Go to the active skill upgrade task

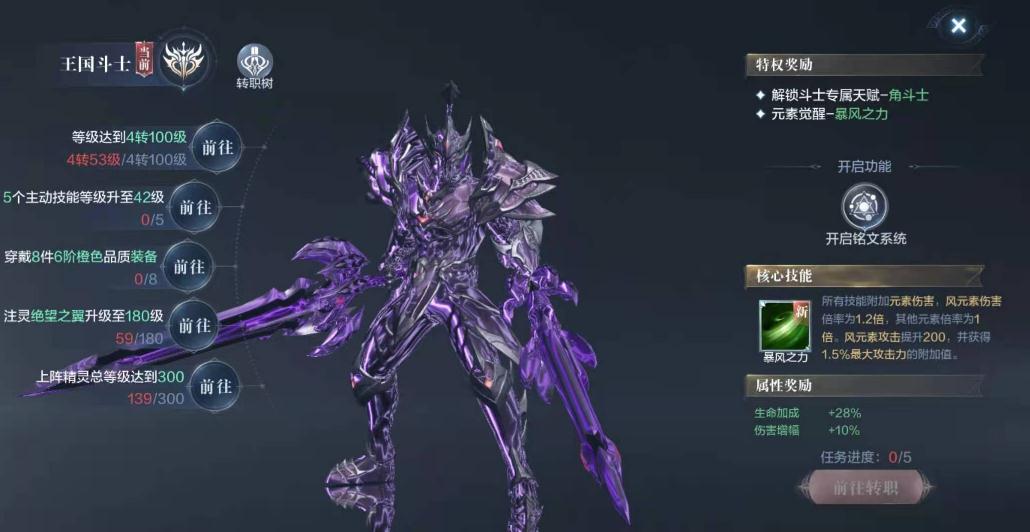[x=195, y=207]
